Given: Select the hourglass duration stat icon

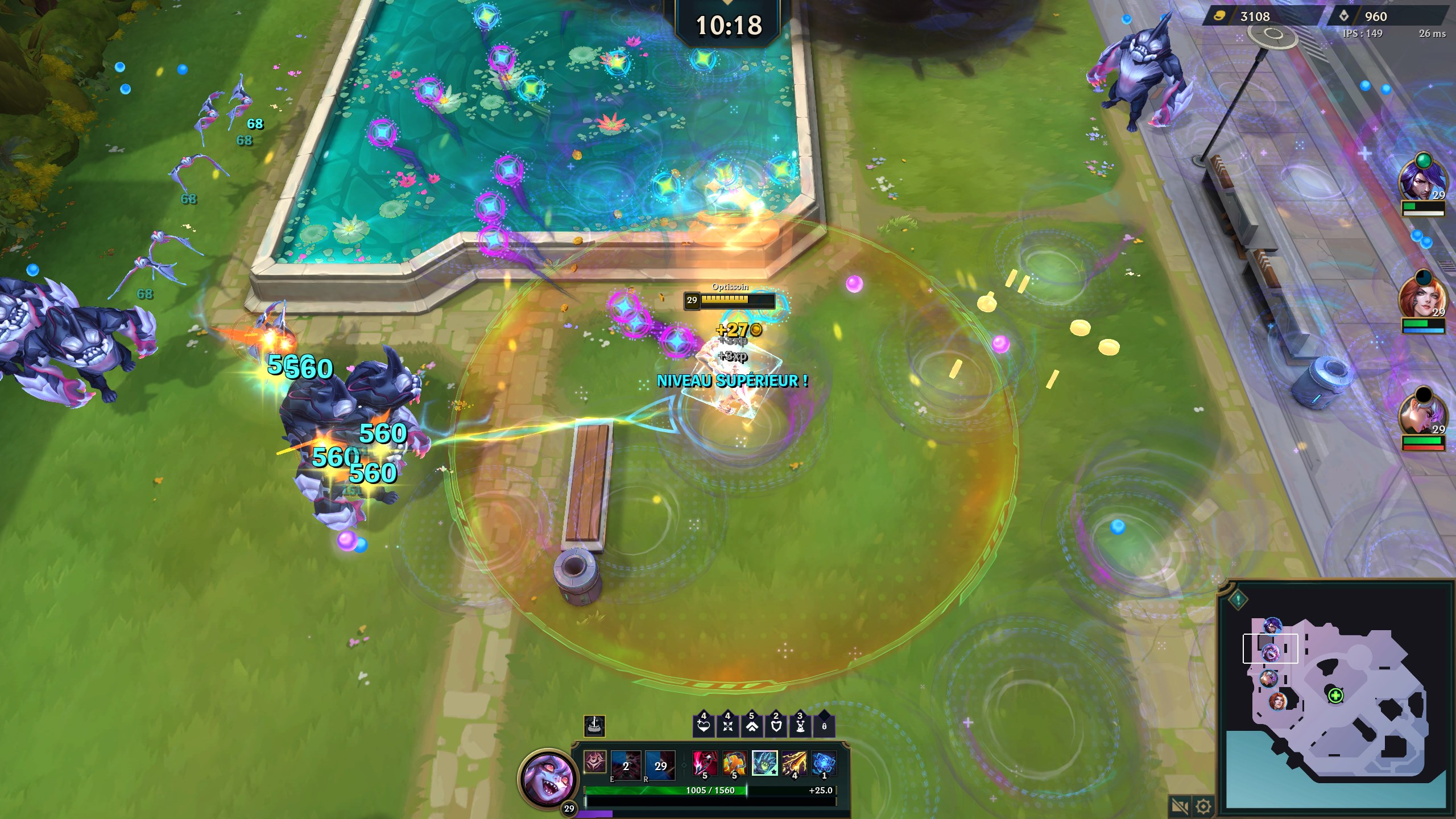Looking at the screenshot, I should click(800, 726).
